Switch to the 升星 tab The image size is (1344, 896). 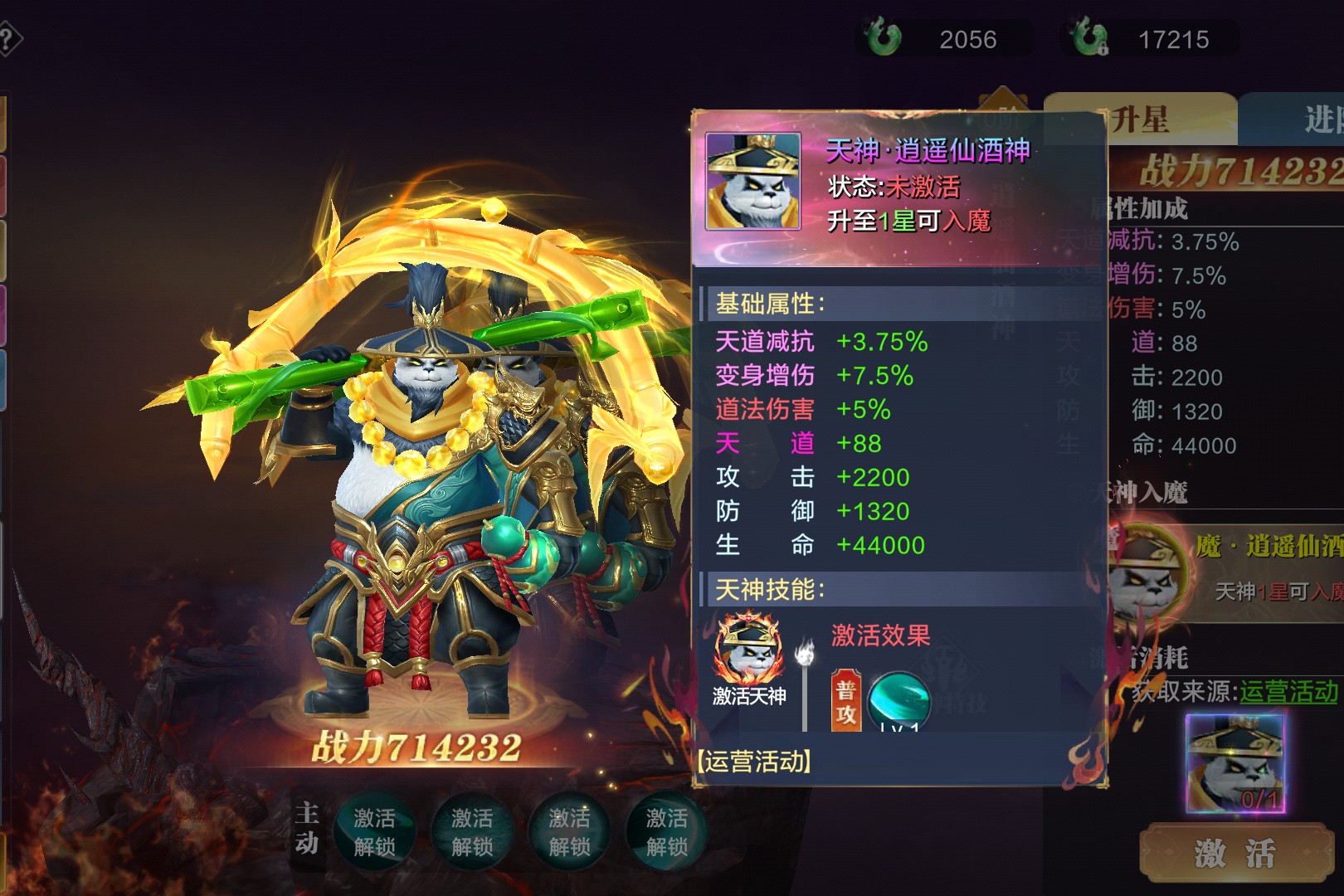click(x=1140, y=120)
